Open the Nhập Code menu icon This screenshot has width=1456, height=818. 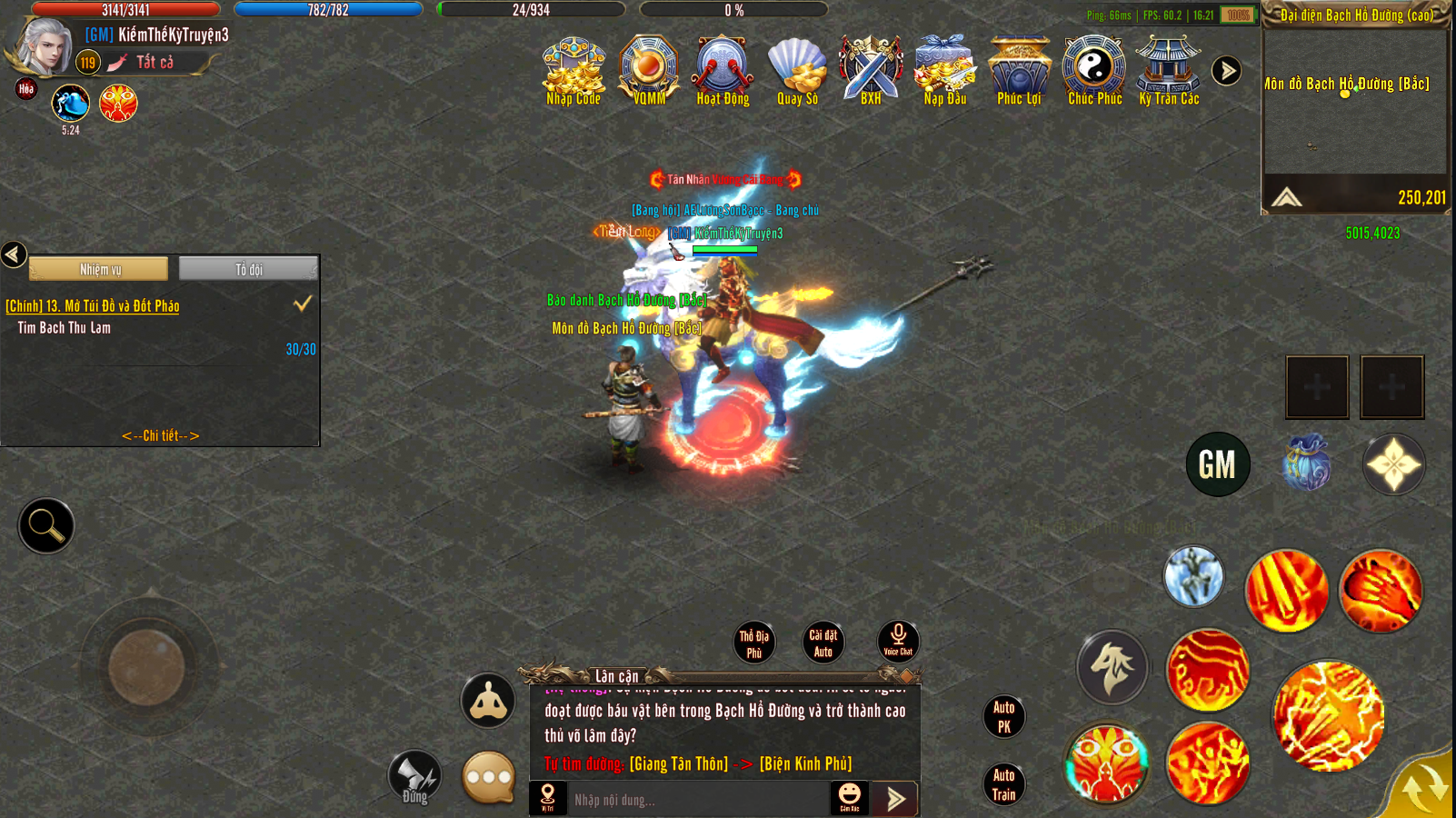point(573,72)
